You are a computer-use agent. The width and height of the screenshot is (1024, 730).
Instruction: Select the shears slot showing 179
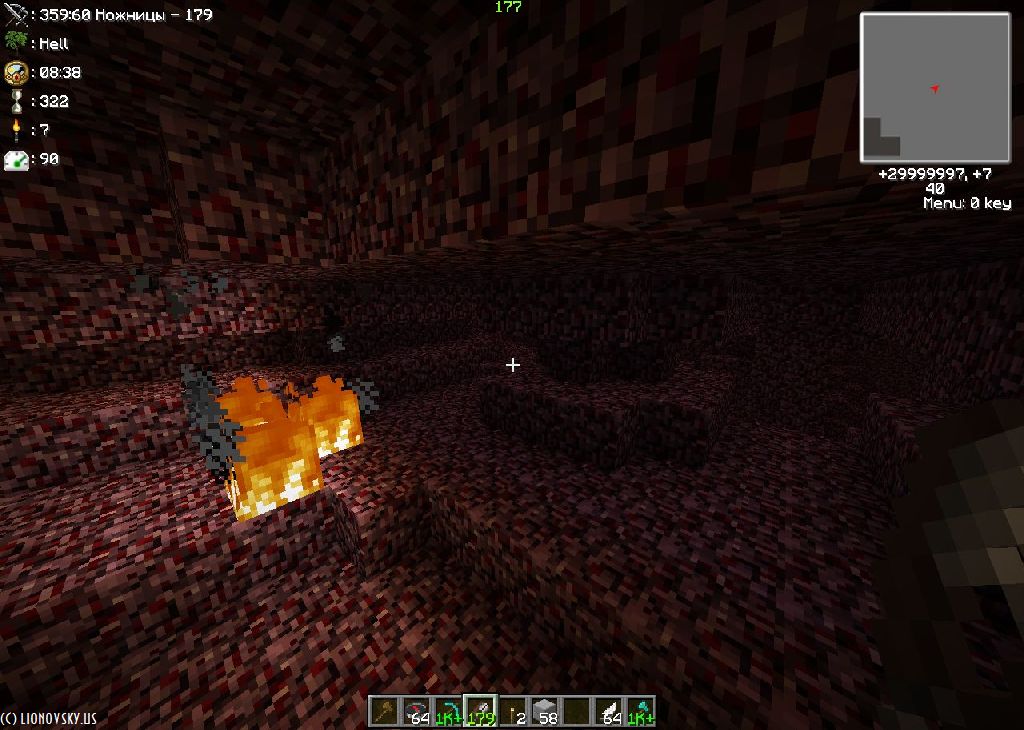pyautogui.click(x=480, y=711)
